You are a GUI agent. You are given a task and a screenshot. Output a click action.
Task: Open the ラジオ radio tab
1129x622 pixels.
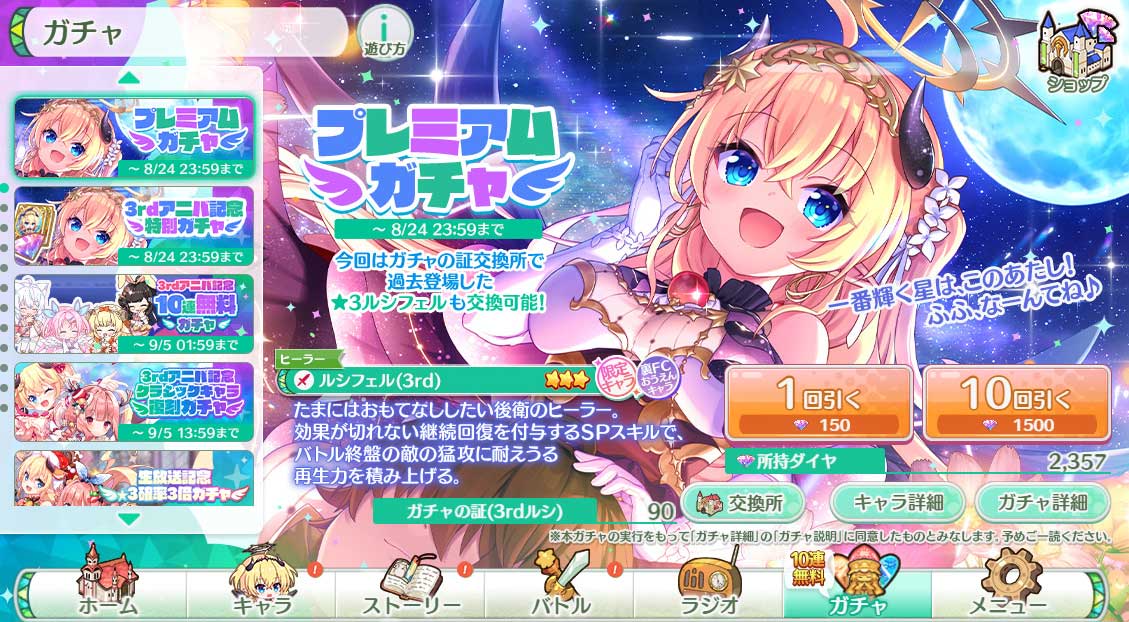[708, 592]
